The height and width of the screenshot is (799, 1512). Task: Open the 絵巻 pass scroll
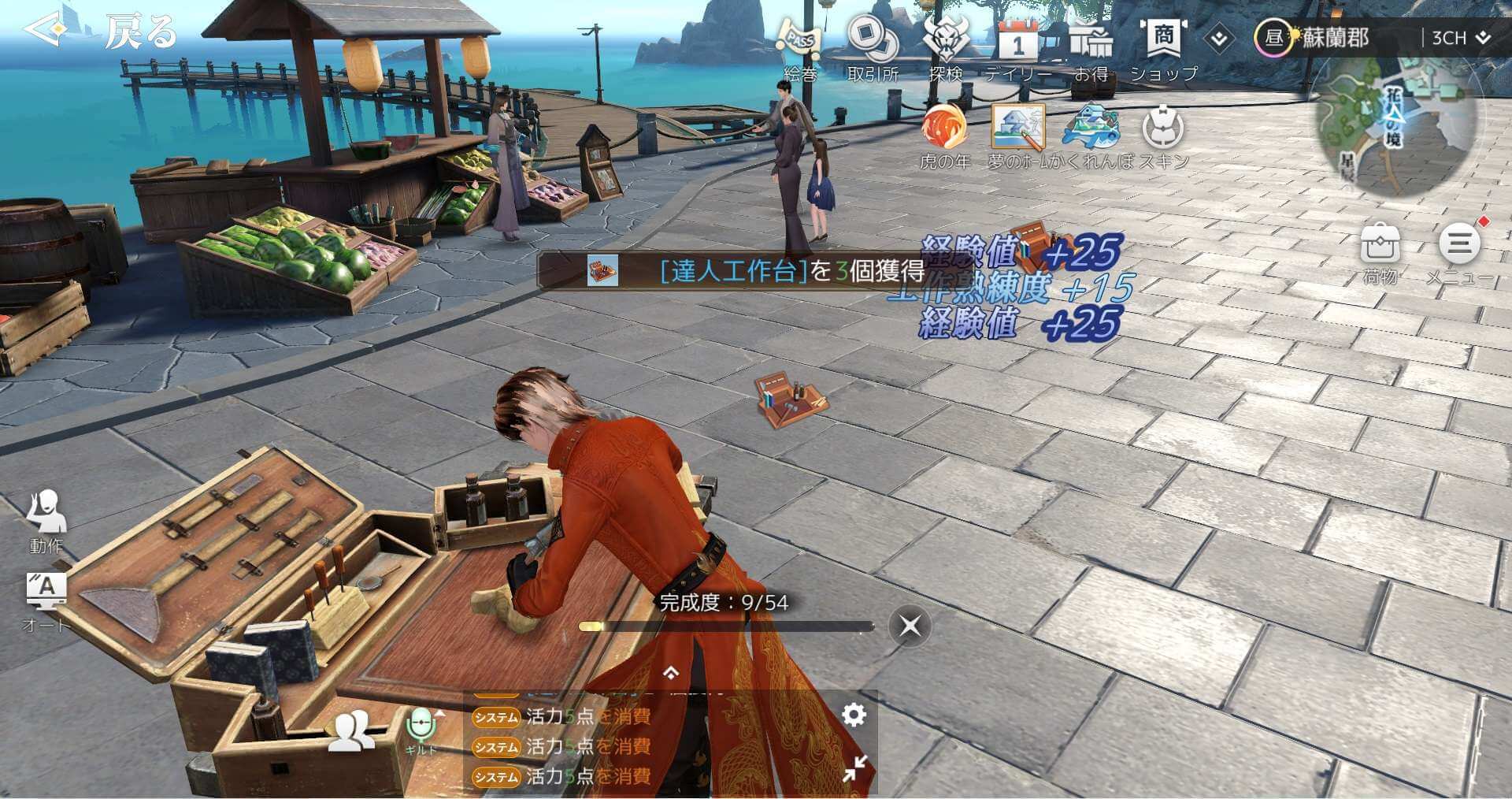coord(799,46)
